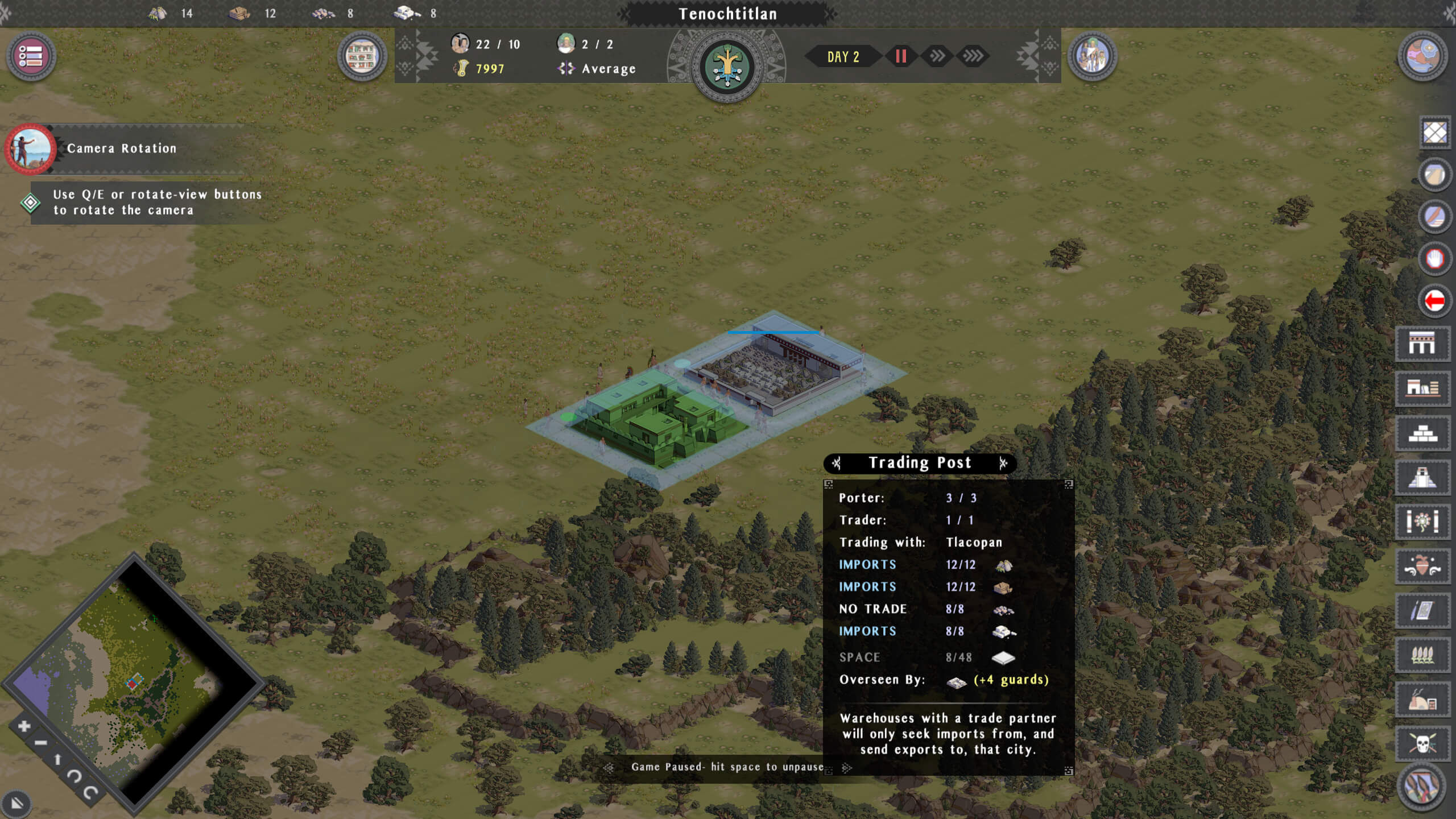
Task: Zoom in using minimap plus button
Action: (x=24, y=726)
